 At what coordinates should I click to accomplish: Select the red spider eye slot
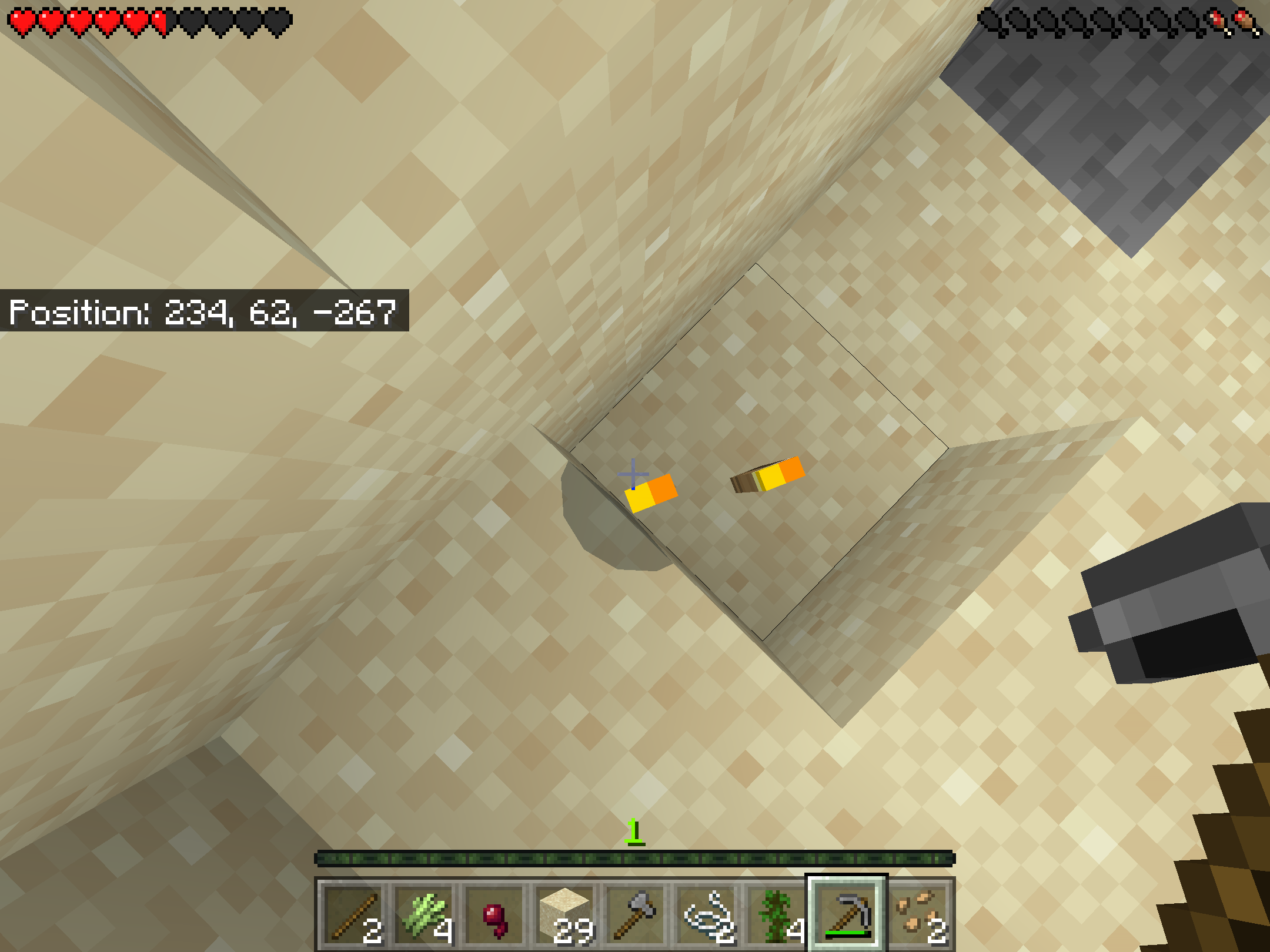pos(494,914)
